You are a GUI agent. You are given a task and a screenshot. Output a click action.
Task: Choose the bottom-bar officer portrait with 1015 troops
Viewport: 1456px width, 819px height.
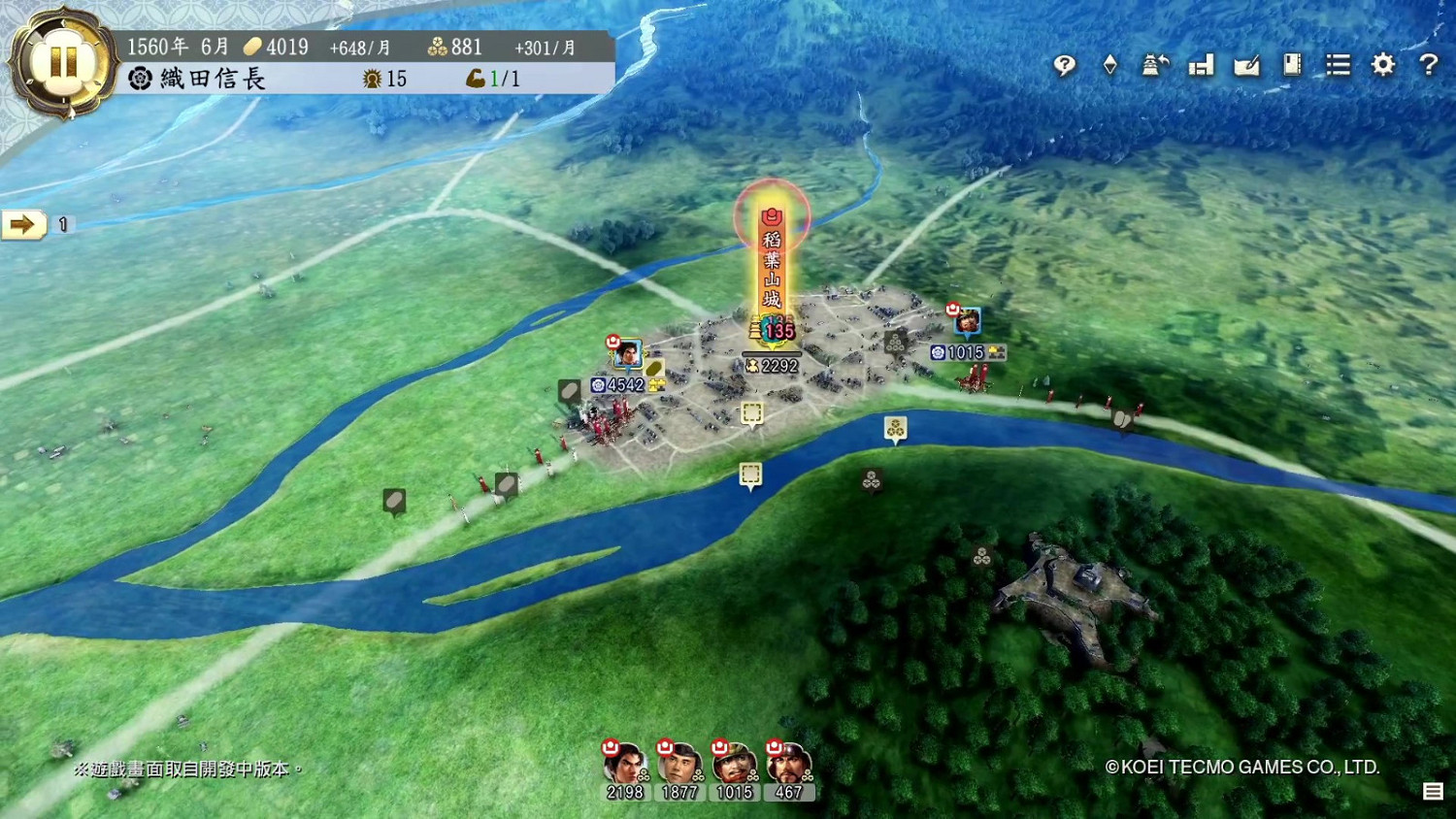pyautogui.click(x=734, y=766)
